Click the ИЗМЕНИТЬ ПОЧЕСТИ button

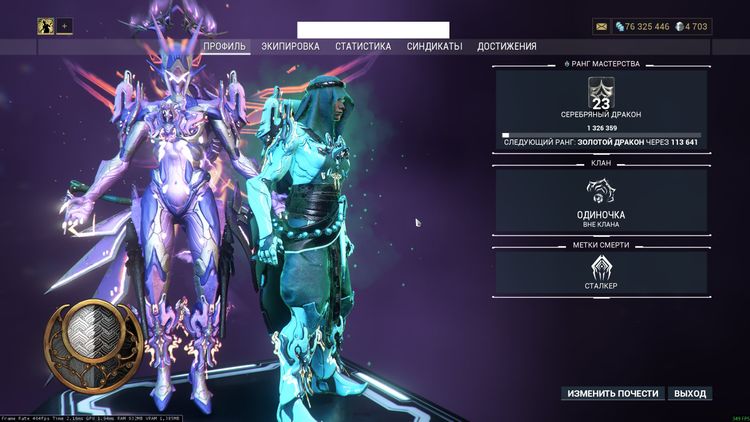click(x=613, y=393)
